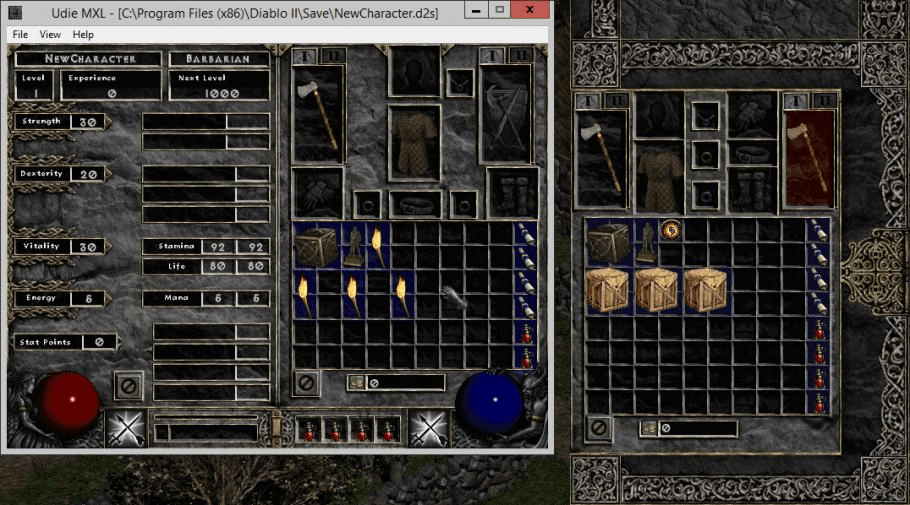The height and width of the screenshot is (505, 910).
Task: Choose the Barbarian class field
Action: [x=219, y=59]
